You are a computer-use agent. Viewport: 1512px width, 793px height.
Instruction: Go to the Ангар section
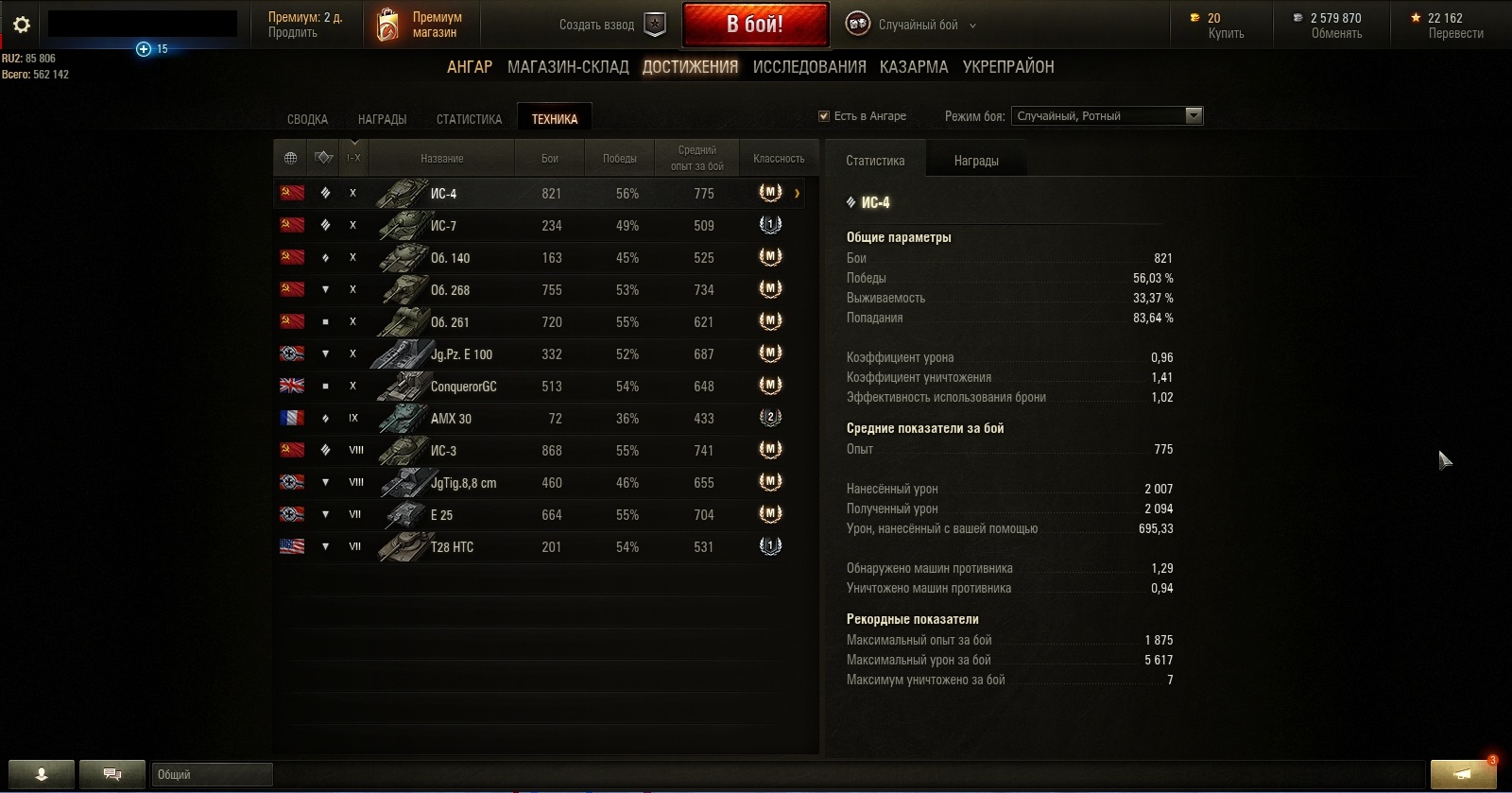[470, 67]
